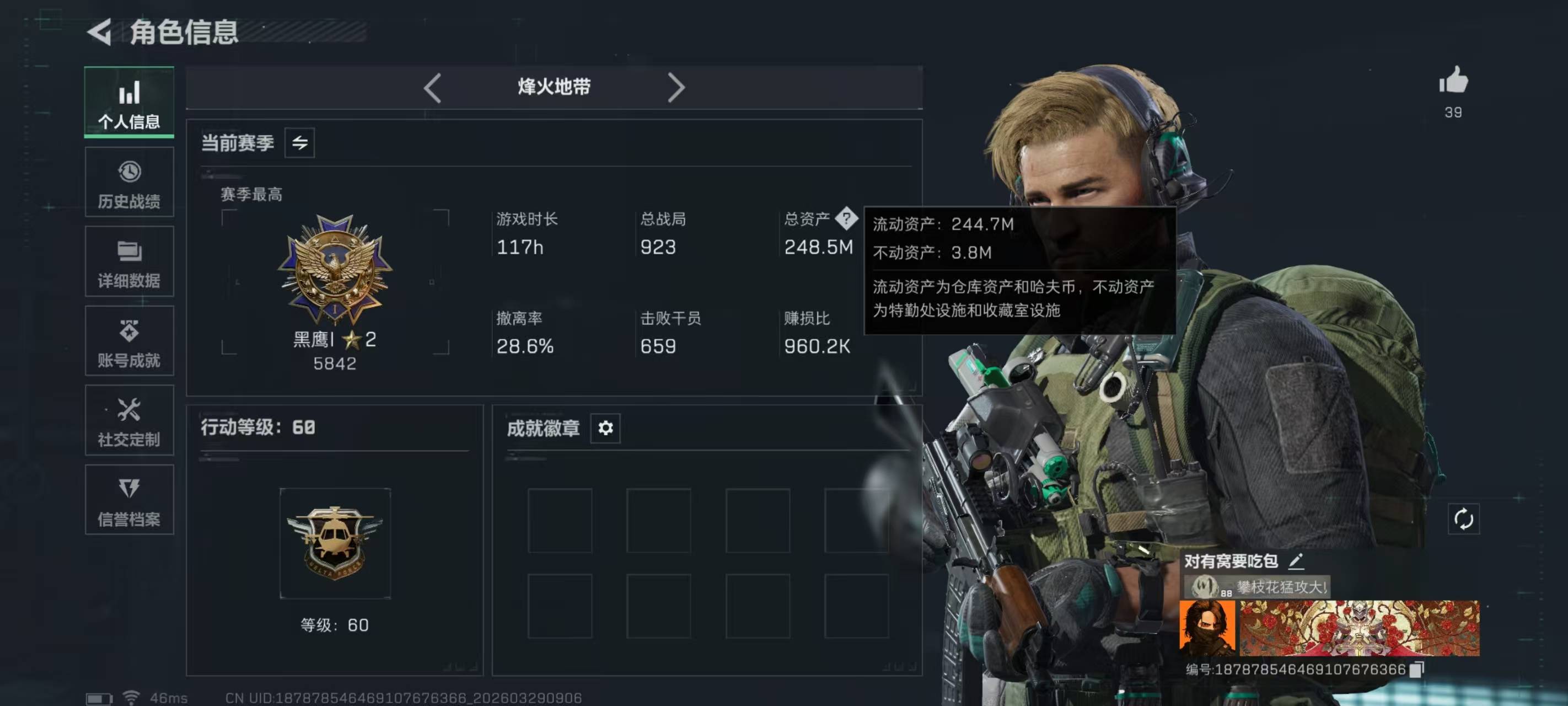Show the 社交定制 tab

129,420
